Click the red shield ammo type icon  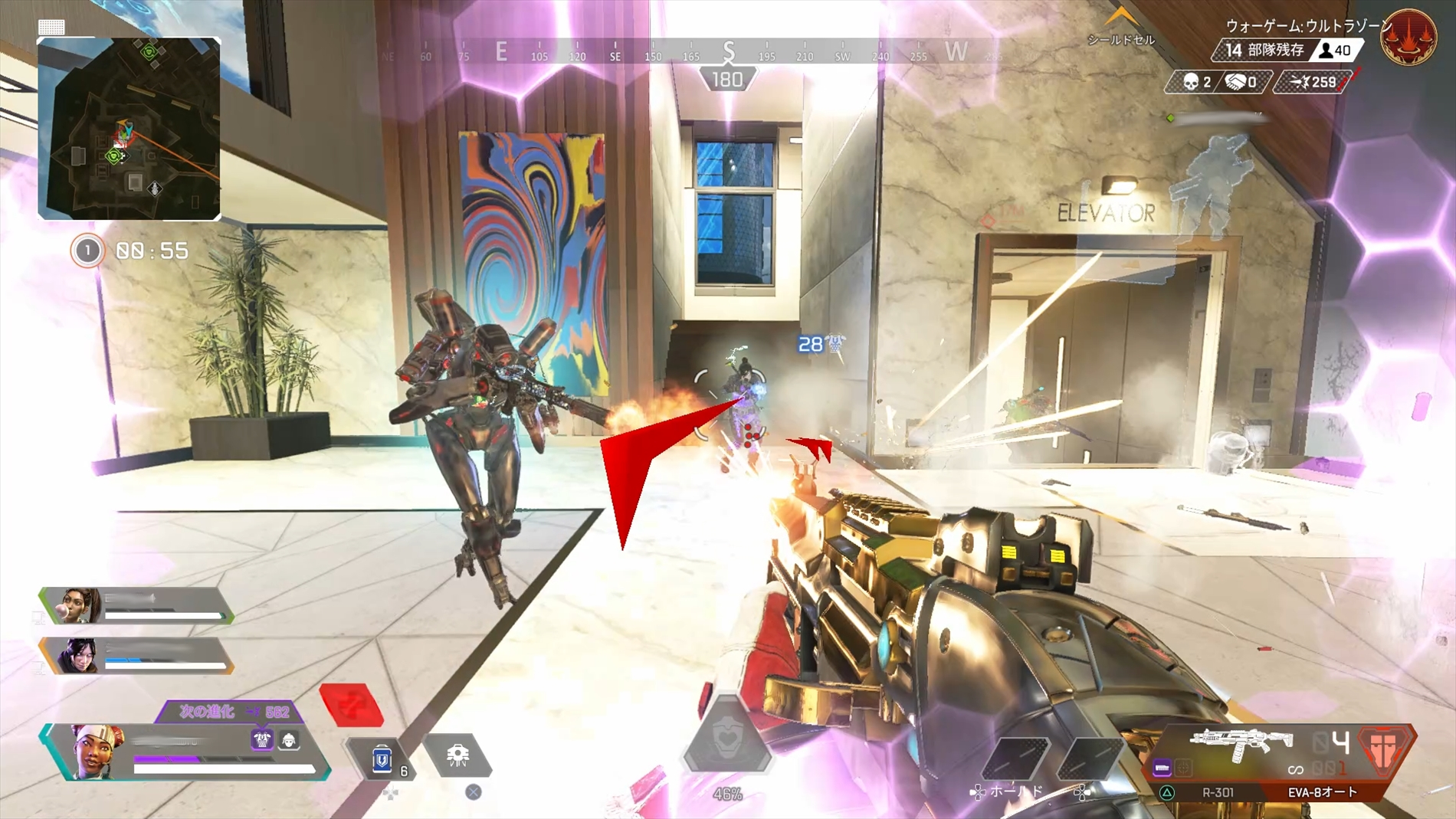[x=1384, y=747]
